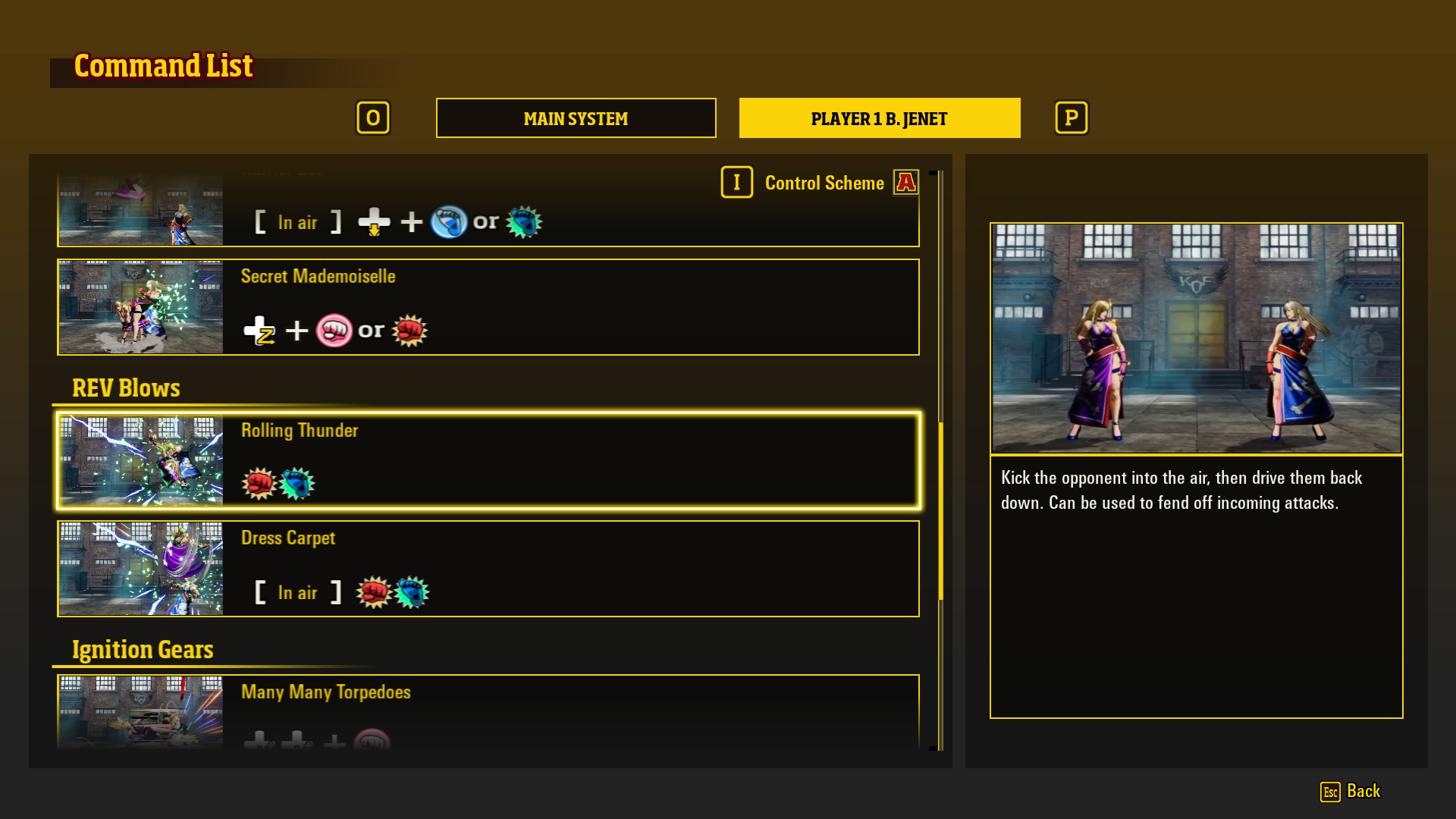Switch to the MAIN SYSTEM tab
Viewport: 1456px width, 819px height.
click(576, 118)
